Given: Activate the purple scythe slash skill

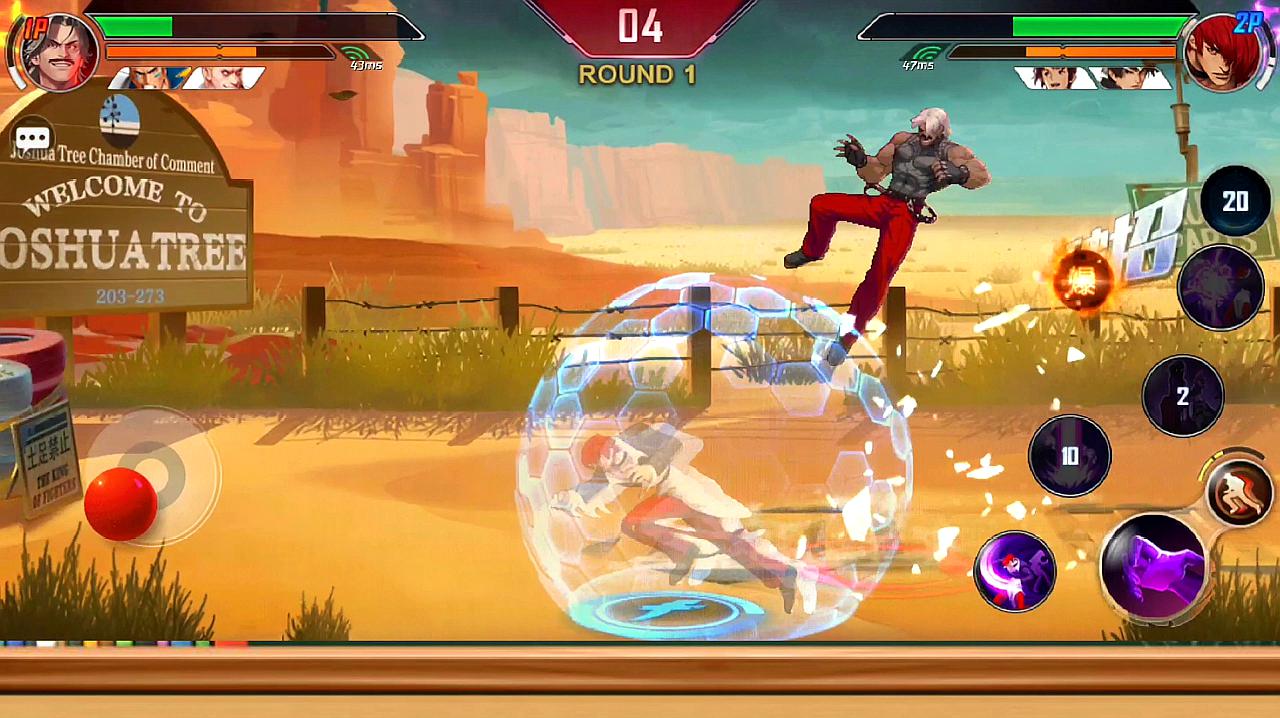Looking at the screenshot, I should tap(1015, 571).
